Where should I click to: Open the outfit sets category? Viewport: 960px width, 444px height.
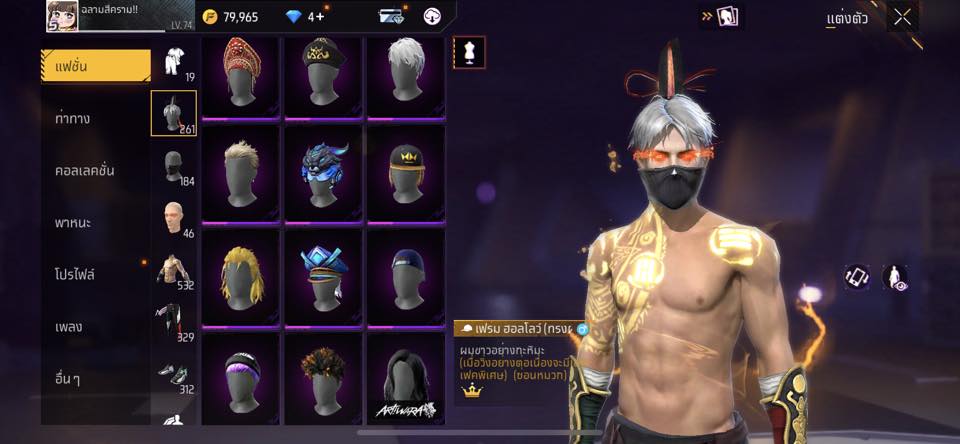click(x=174, y=62)
